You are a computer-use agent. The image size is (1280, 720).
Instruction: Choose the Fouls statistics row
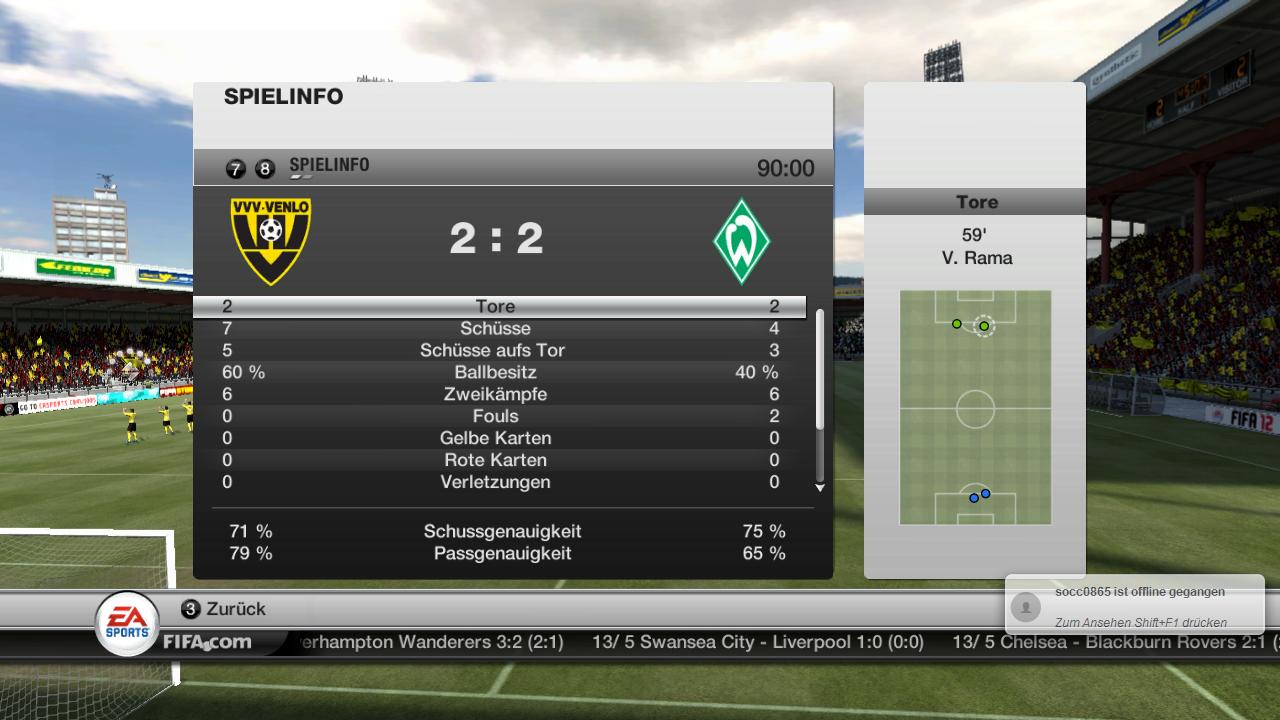pyautogui.click(x=498, y=417)
